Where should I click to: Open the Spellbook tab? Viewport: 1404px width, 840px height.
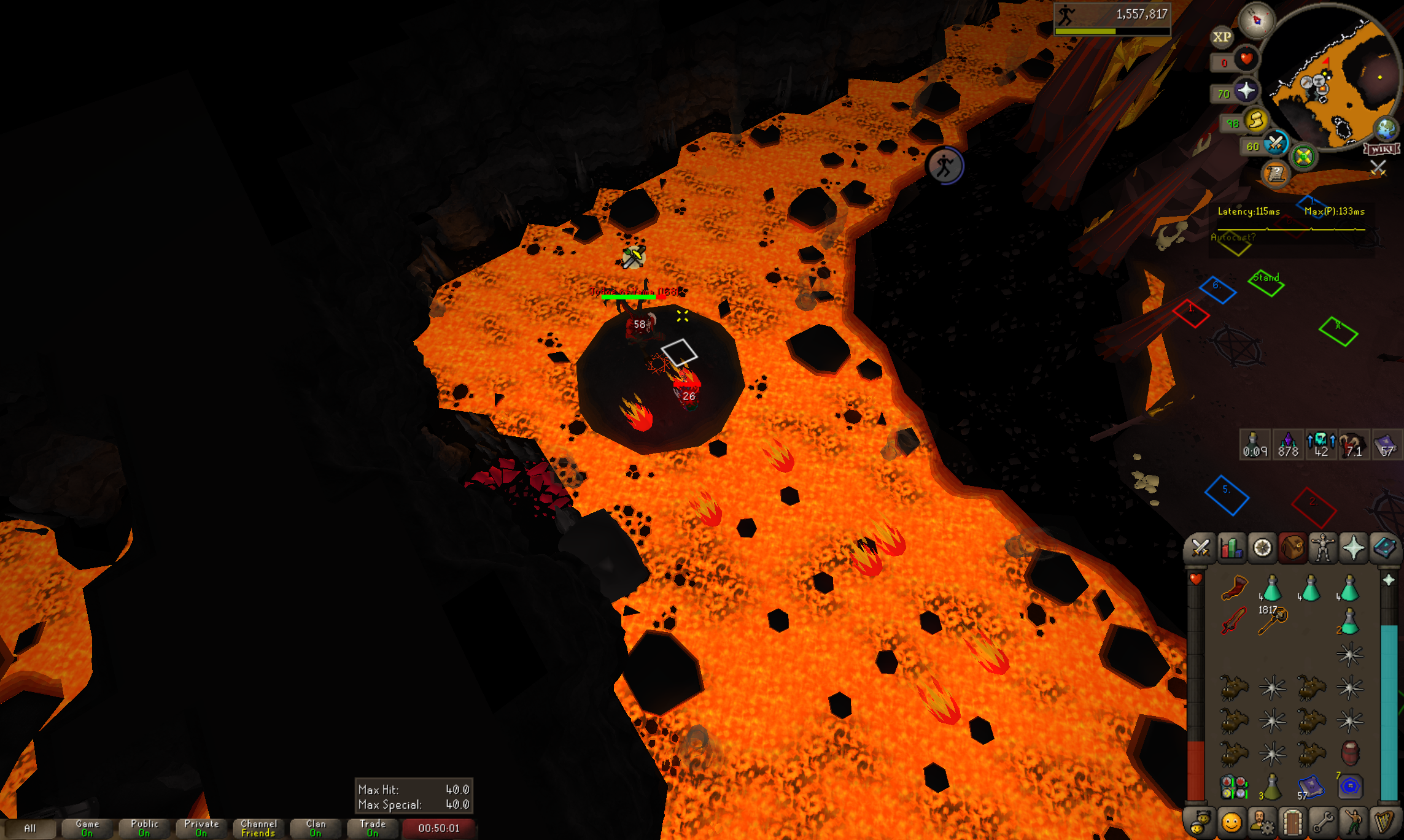[1384, 548]
